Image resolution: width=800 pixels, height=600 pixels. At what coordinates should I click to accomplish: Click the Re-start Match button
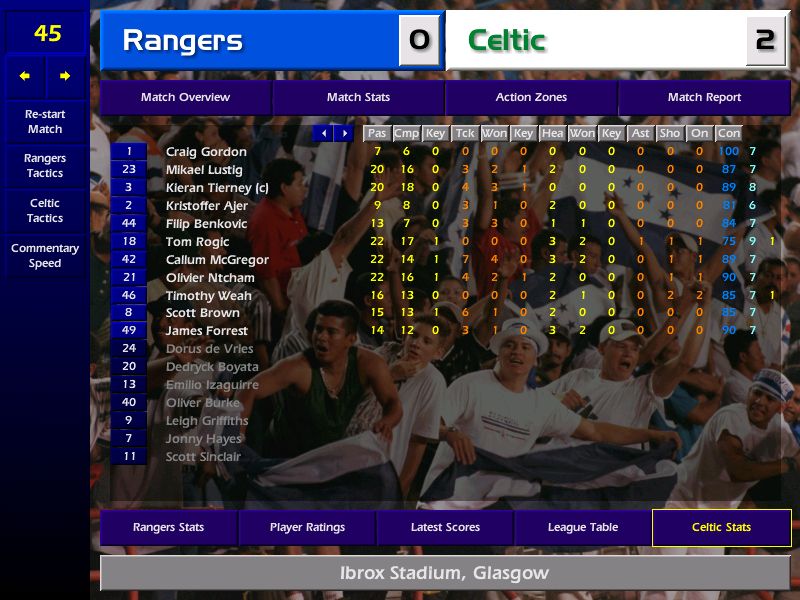pos(45,121)
